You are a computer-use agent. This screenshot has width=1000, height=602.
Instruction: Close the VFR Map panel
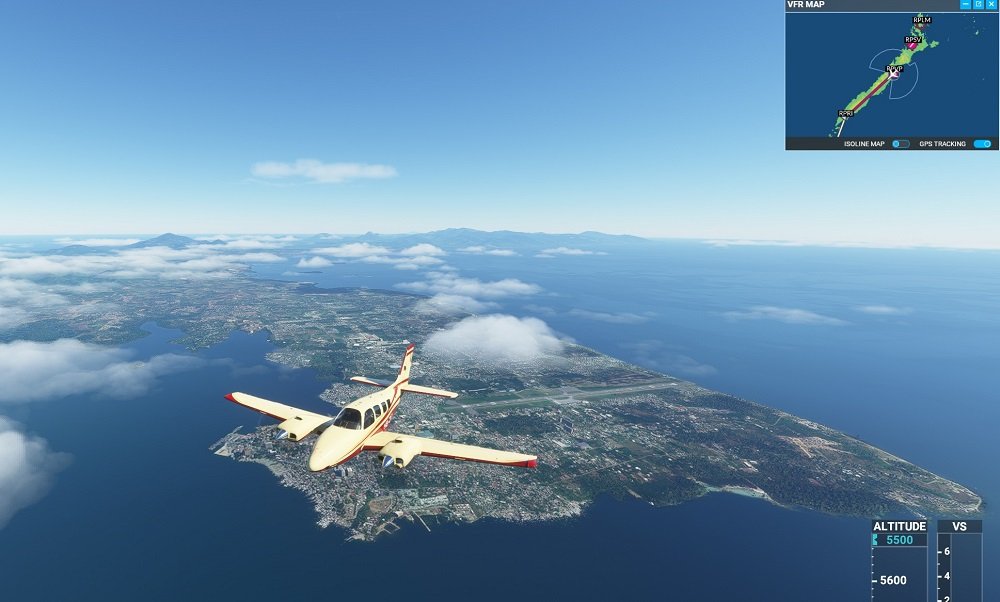pos(991,5)
